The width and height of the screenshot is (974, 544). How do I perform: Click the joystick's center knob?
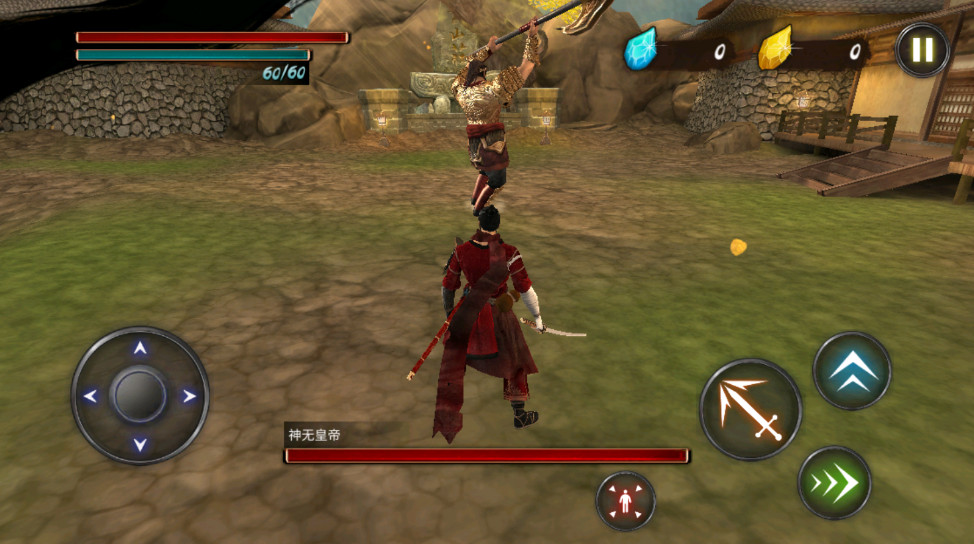140,396
